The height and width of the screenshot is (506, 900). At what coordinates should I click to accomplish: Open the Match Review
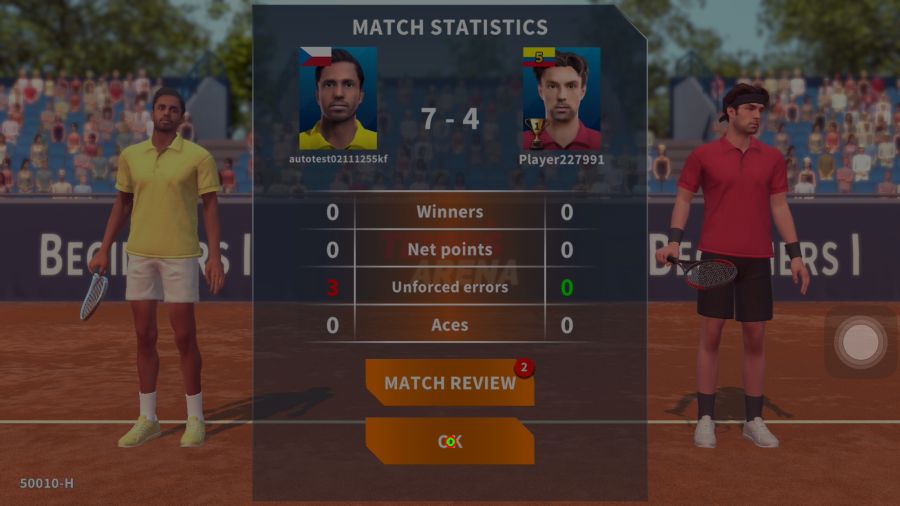(449, 383)
